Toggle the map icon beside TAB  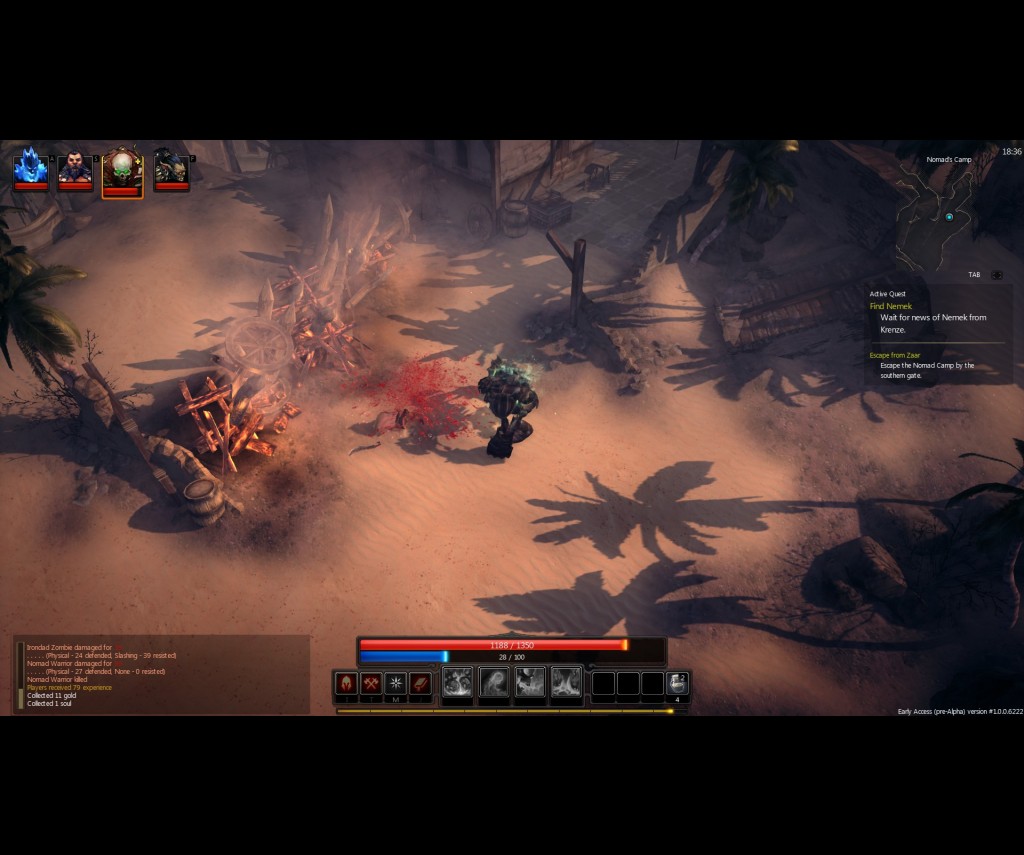997,275
